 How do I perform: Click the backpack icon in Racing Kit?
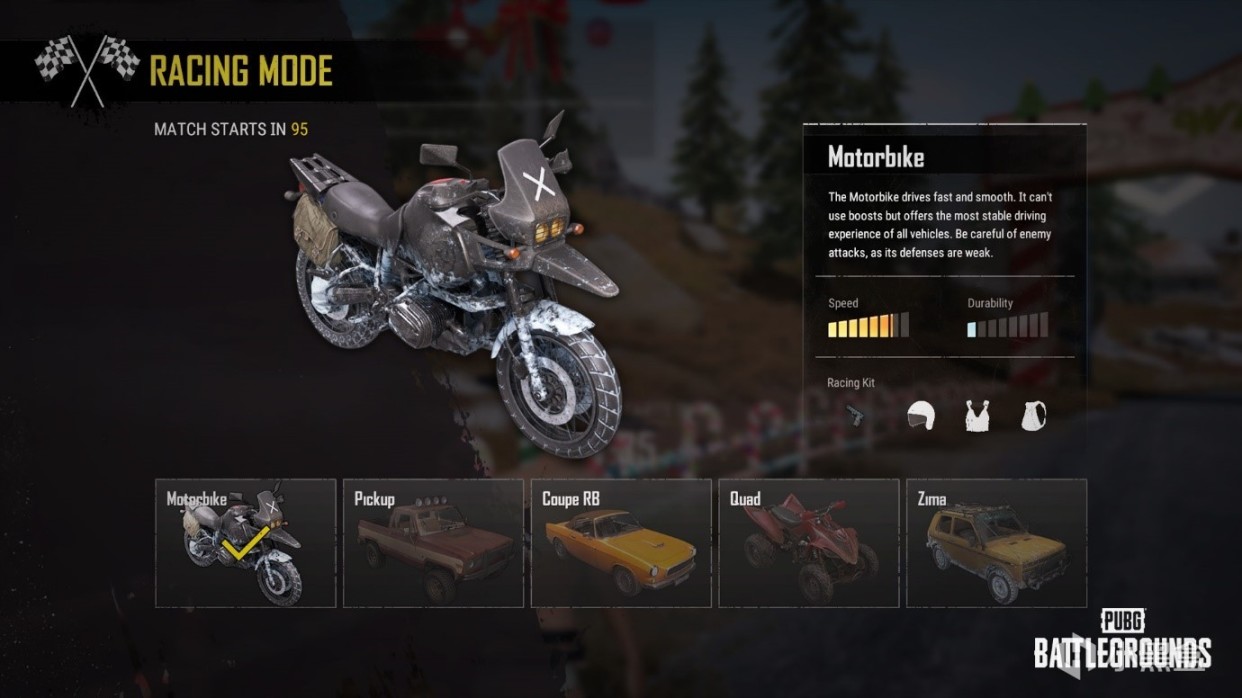1034,415
